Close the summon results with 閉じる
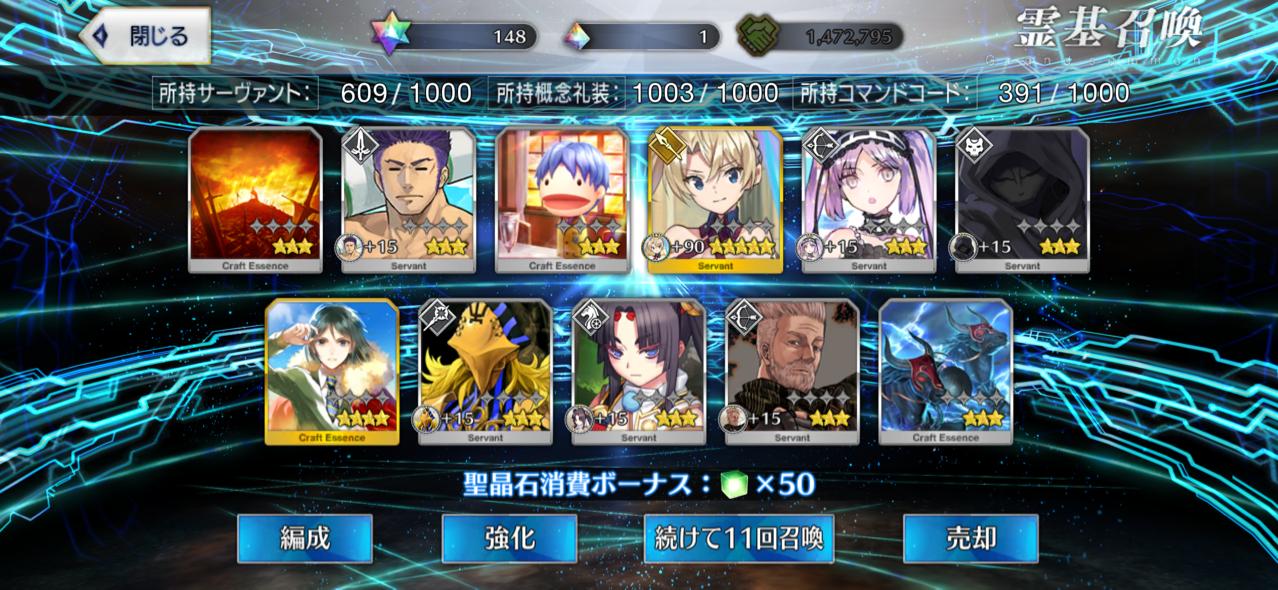 pyautogui.click(x=144, y=36)
